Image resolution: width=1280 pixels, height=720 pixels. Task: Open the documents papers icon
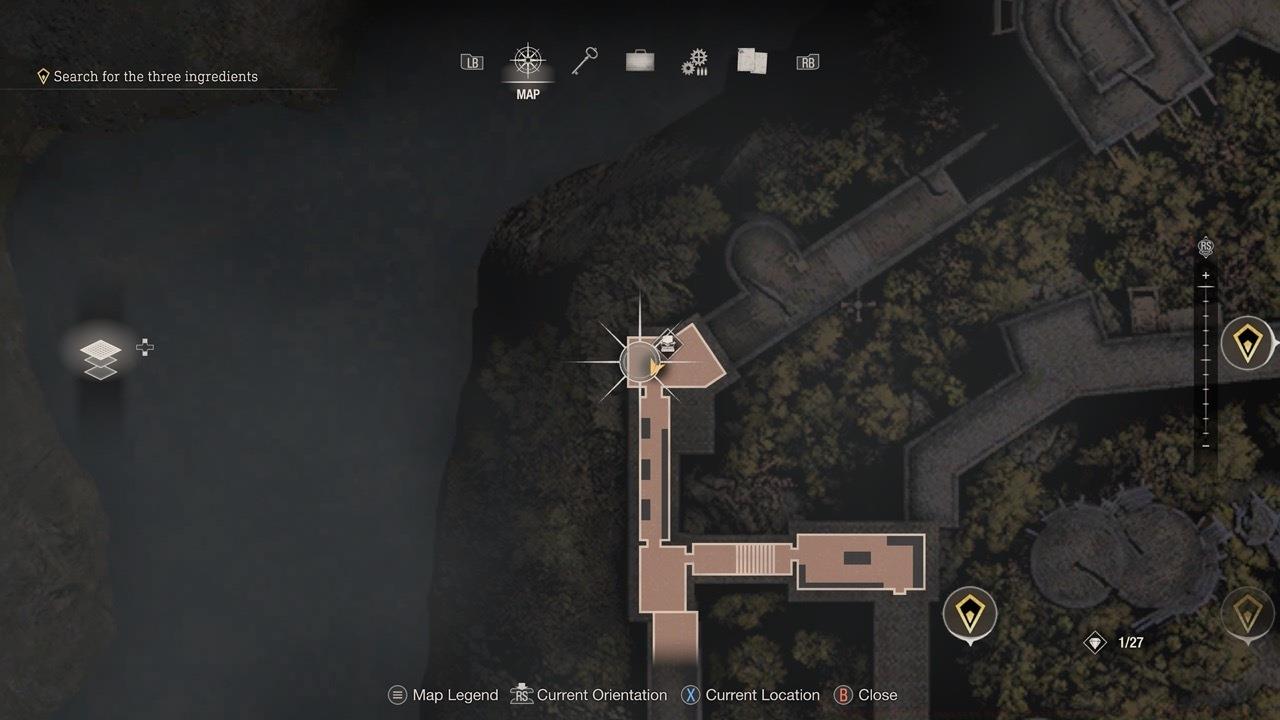[x=751, y=60]
